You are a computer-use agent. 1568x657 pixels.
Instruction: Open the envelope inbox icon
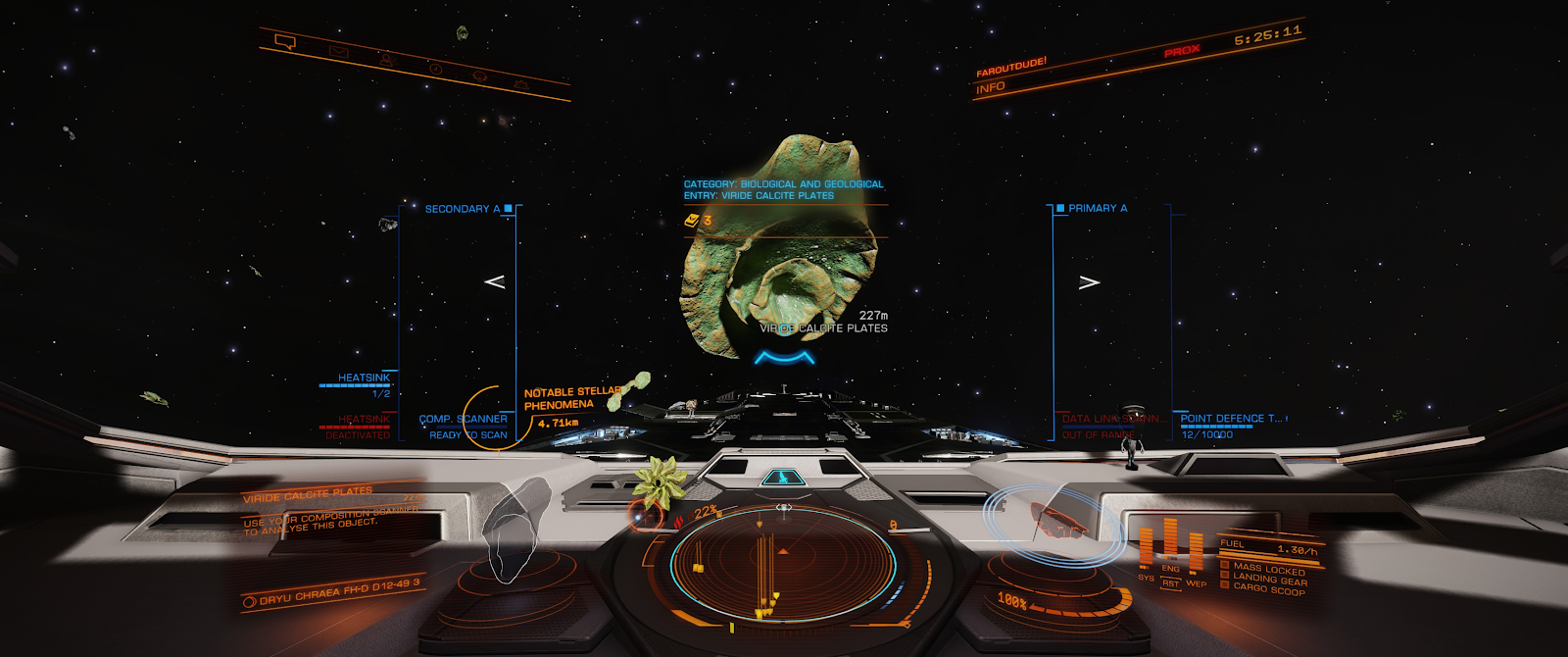[338, 51]
